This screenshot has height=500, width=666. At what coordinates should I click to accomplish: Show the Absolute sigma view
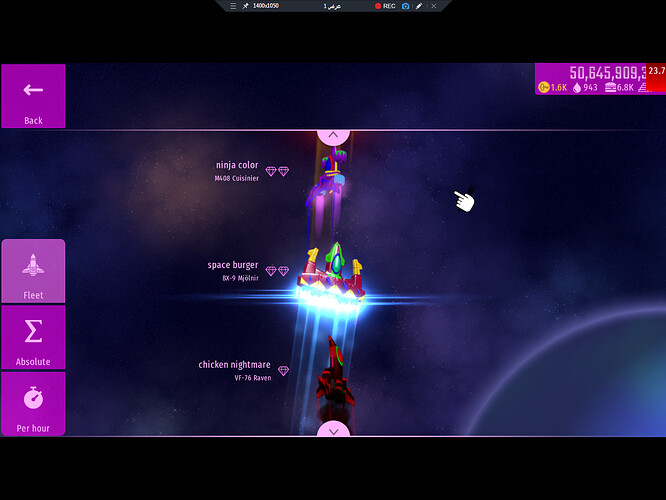(33, 338)
